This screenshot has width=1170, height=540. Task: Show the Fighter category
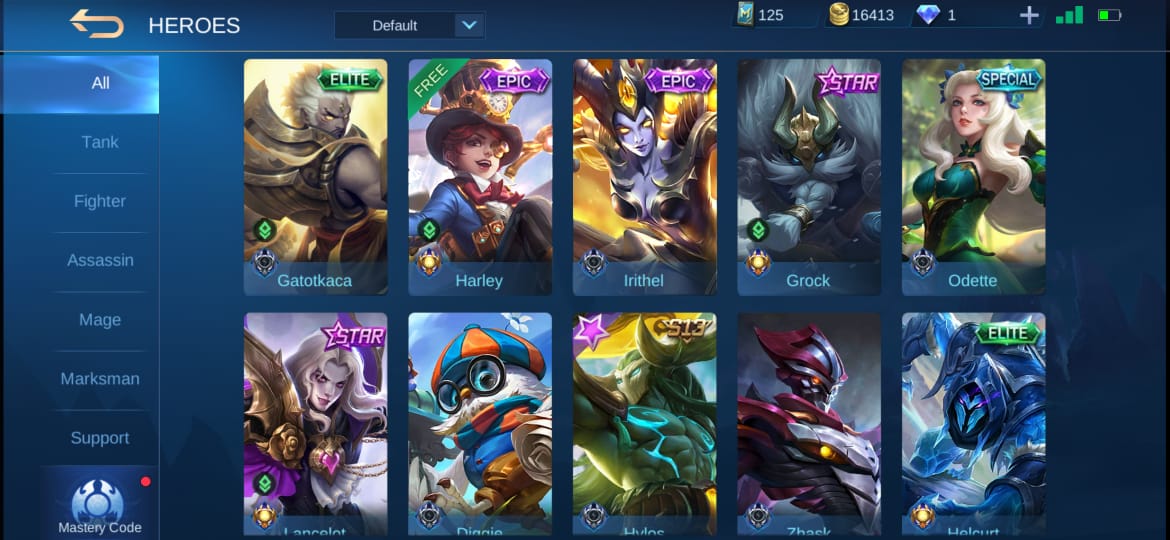(100, 201)
